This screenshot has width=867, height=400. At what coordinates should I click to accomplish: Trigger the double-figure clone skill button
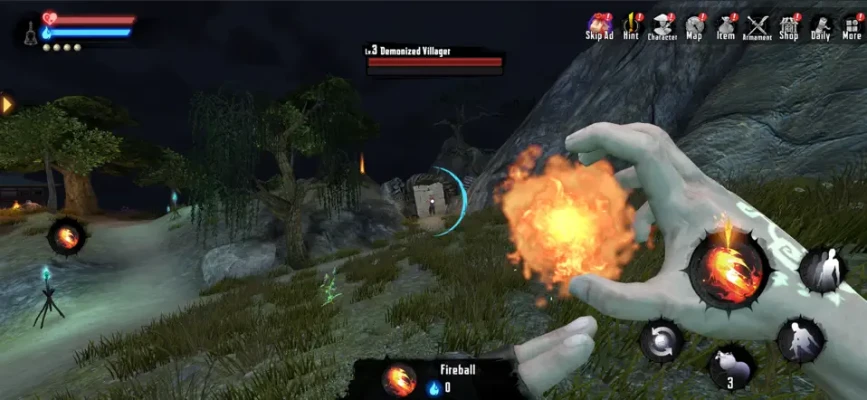coord(822,271)
